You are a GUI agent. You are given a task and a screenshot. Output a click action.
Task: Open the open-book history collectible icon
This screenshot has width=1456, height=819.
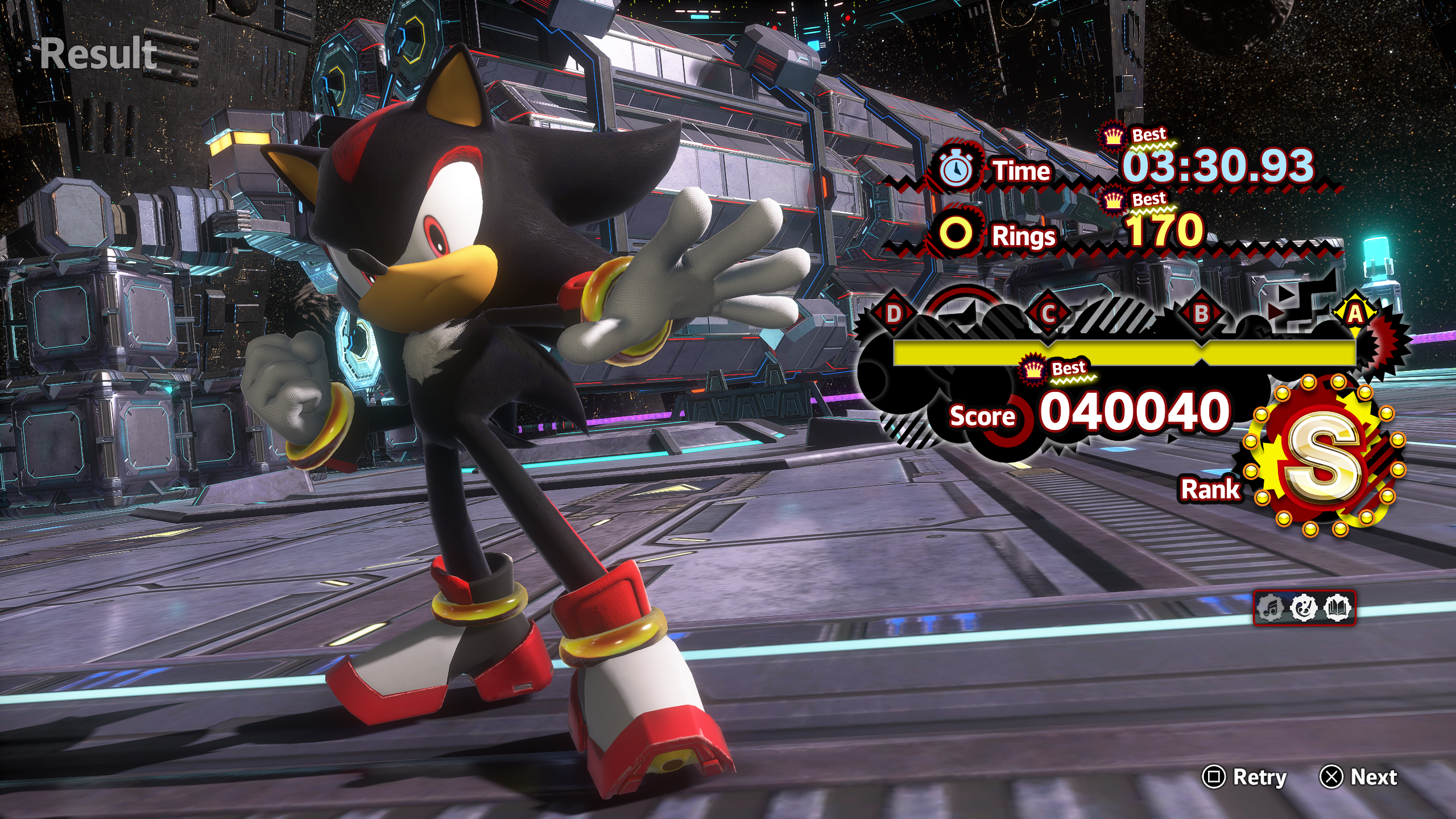click(x=1337, y=608)
